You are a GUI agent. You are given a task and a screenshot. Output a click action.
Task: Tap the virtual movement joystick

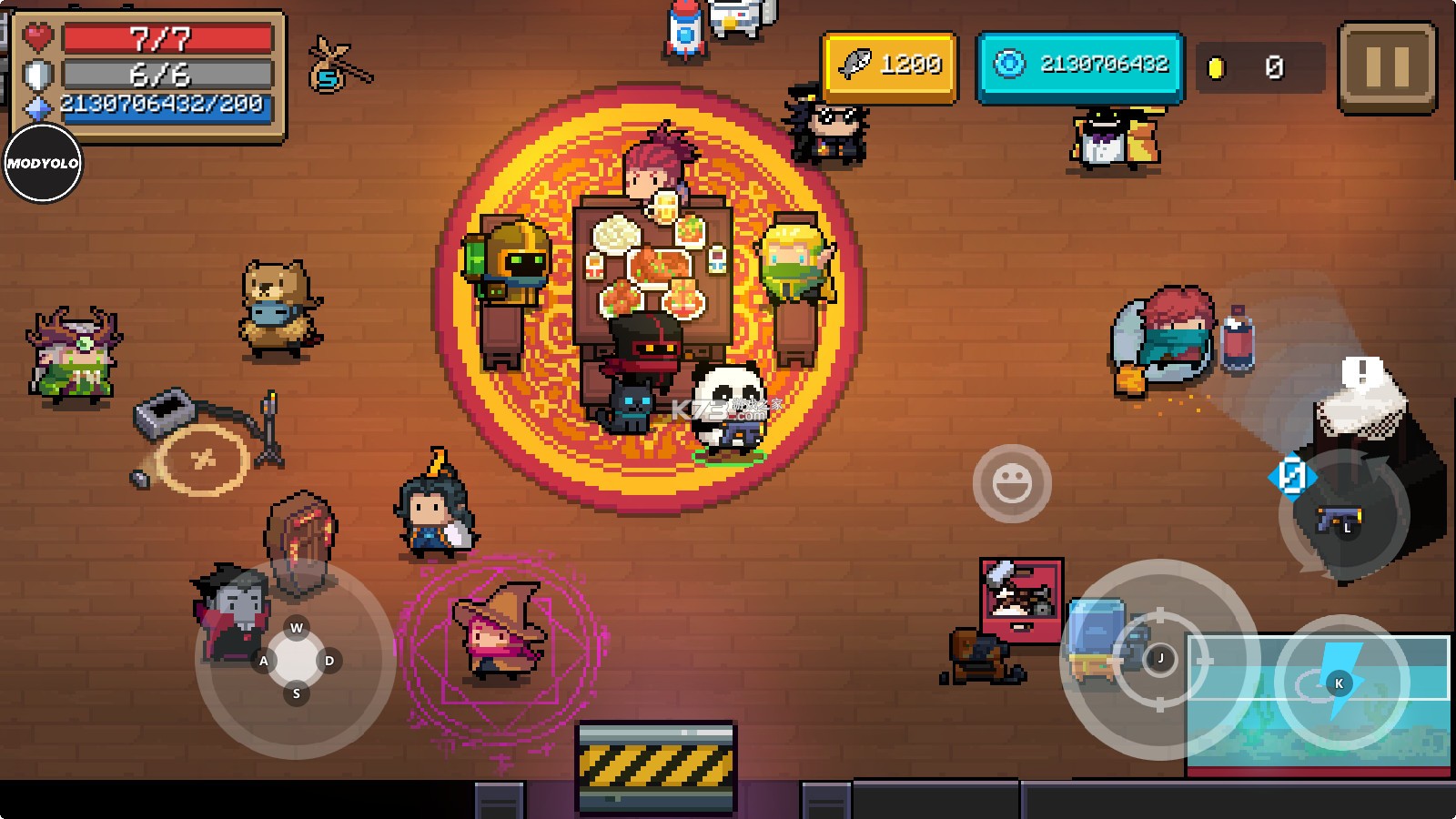[296, 660]
